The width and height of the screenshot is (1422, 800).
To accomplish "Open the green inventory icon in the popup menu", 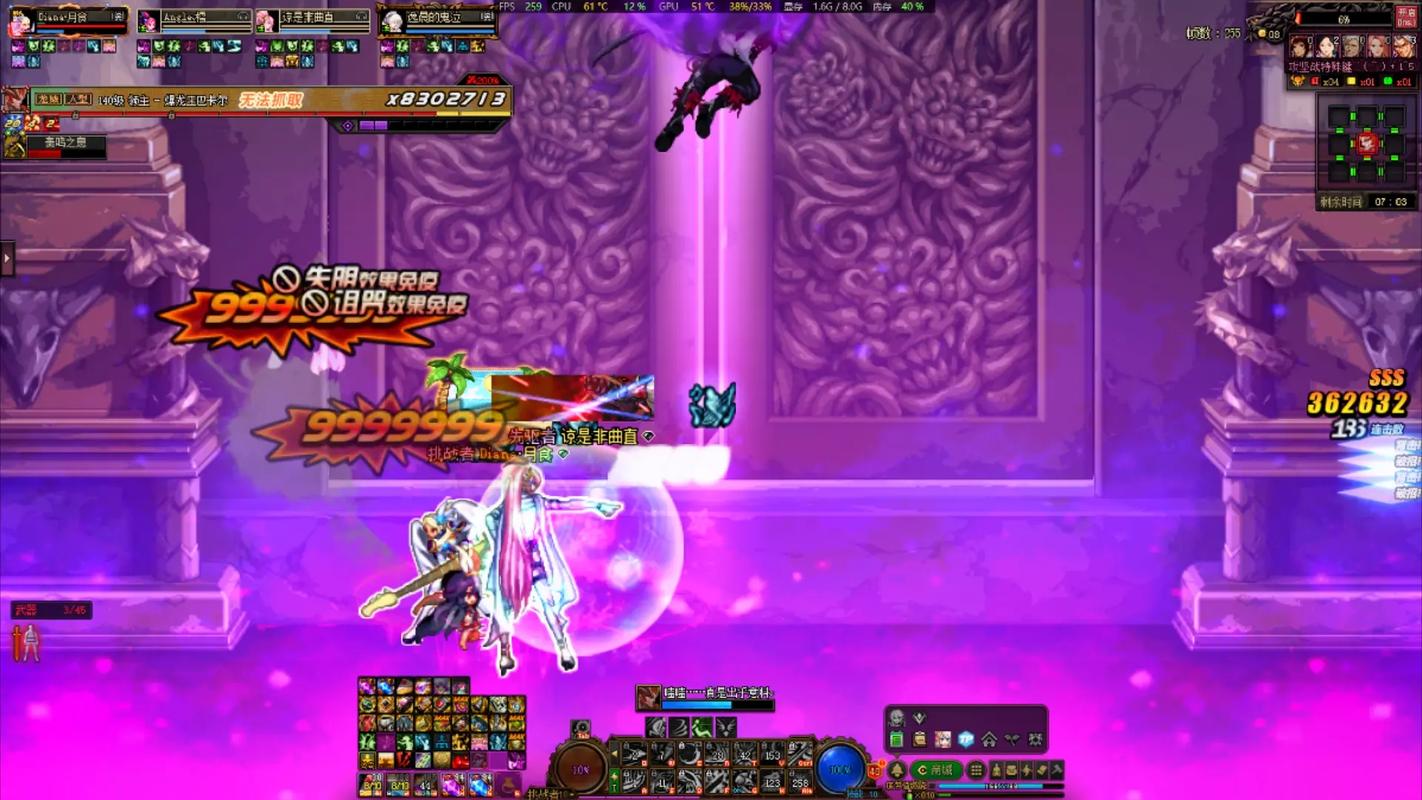I will [x=897, y=740].
